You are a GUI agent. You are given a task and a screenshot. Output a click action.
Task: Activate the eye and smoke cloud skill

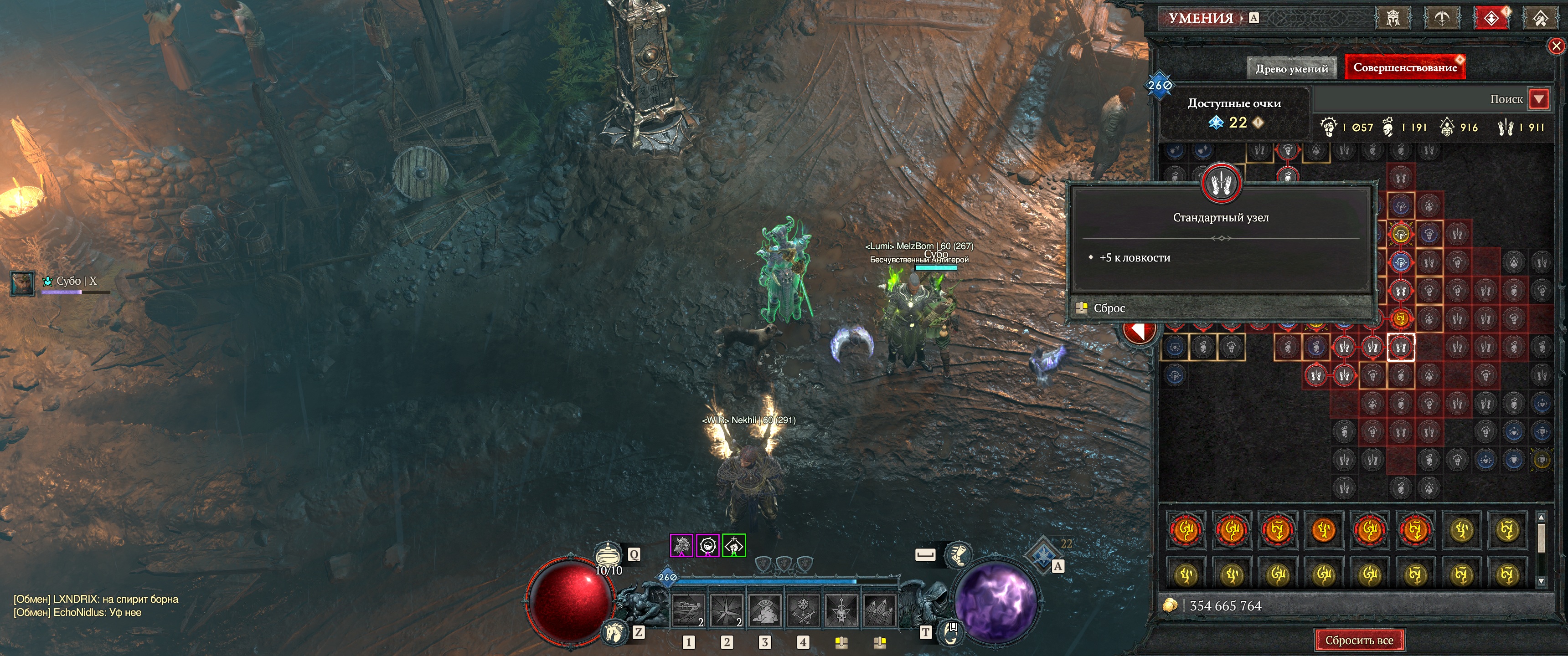(x=765, y=610)
